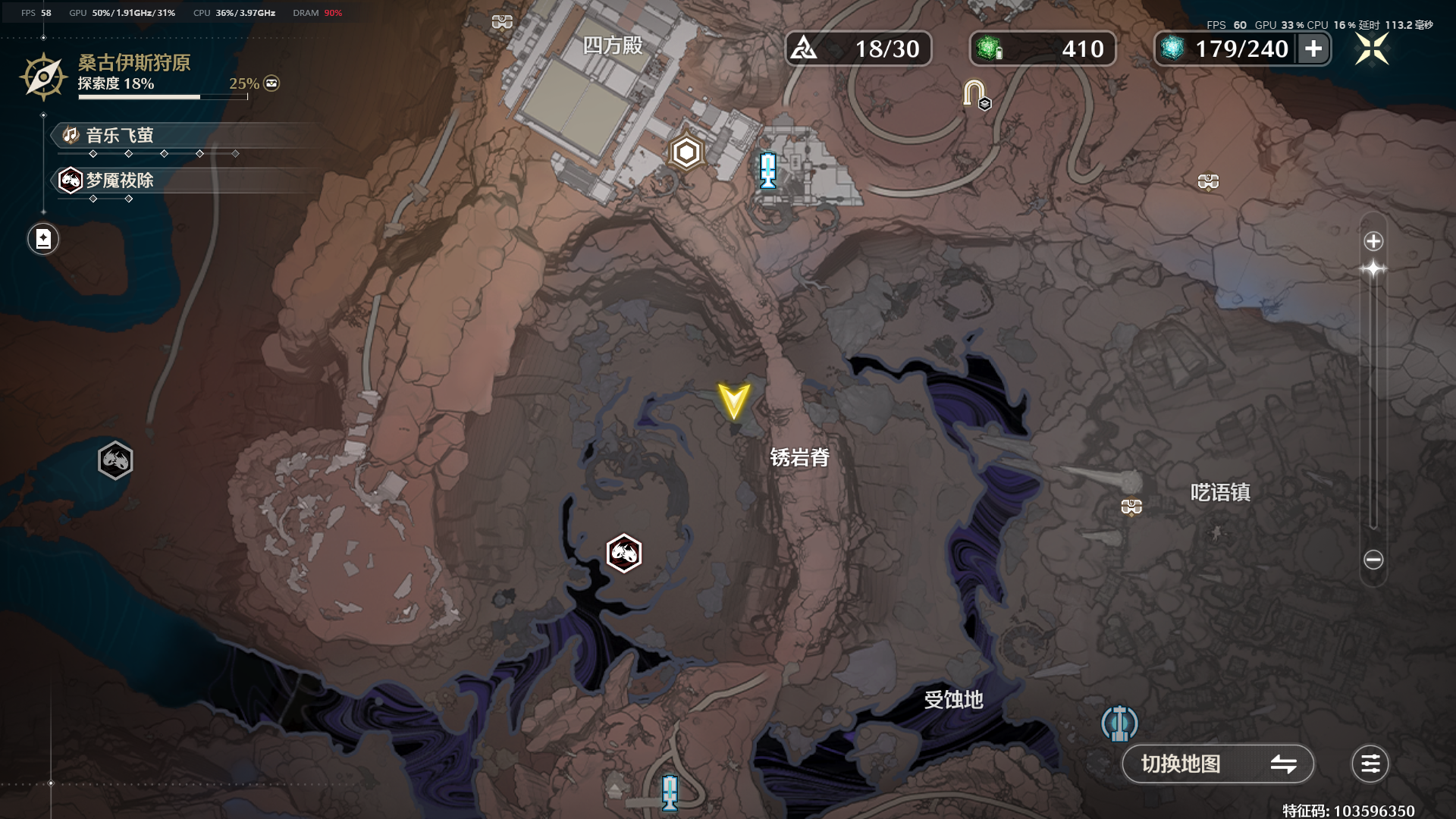1456x819 pixels.
Task: Click the yellow player position arrow
Action: point(733,401)
